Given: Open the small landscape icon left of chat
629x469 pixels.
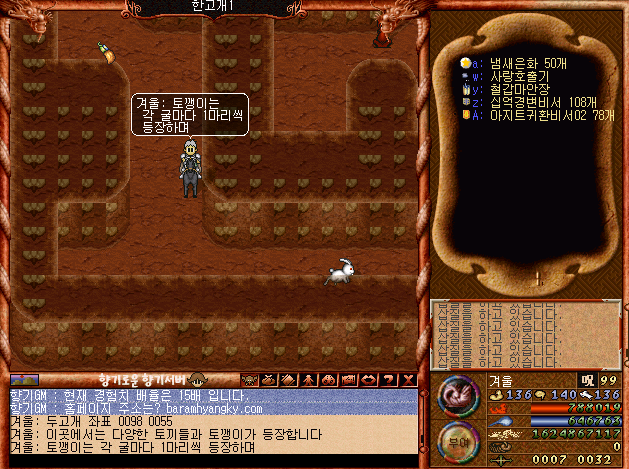Looking at the screenshot, I should [x=24, y=380].
